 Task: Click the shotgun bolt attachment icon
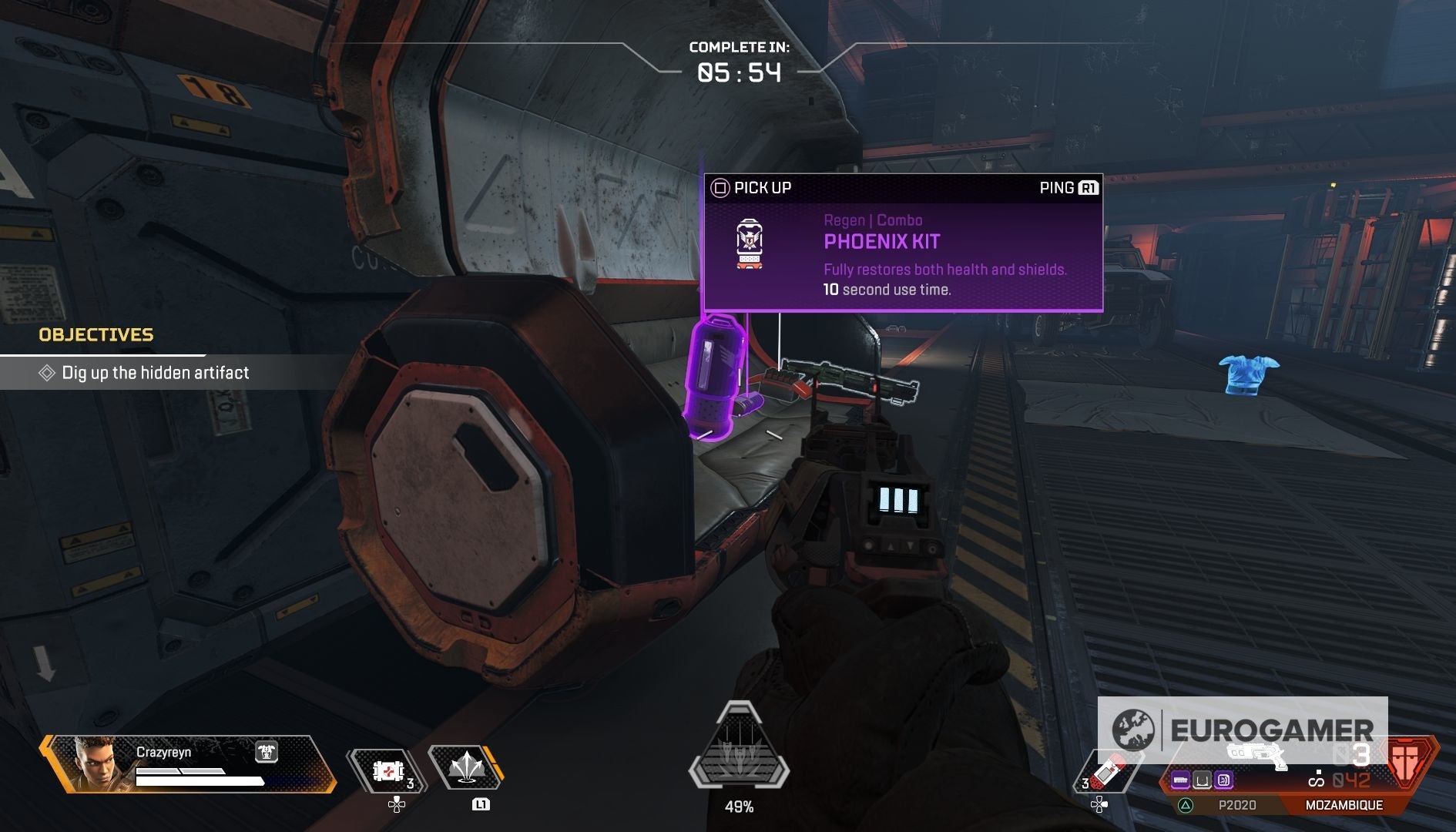pyautogui.click(x=1180, y=781)
